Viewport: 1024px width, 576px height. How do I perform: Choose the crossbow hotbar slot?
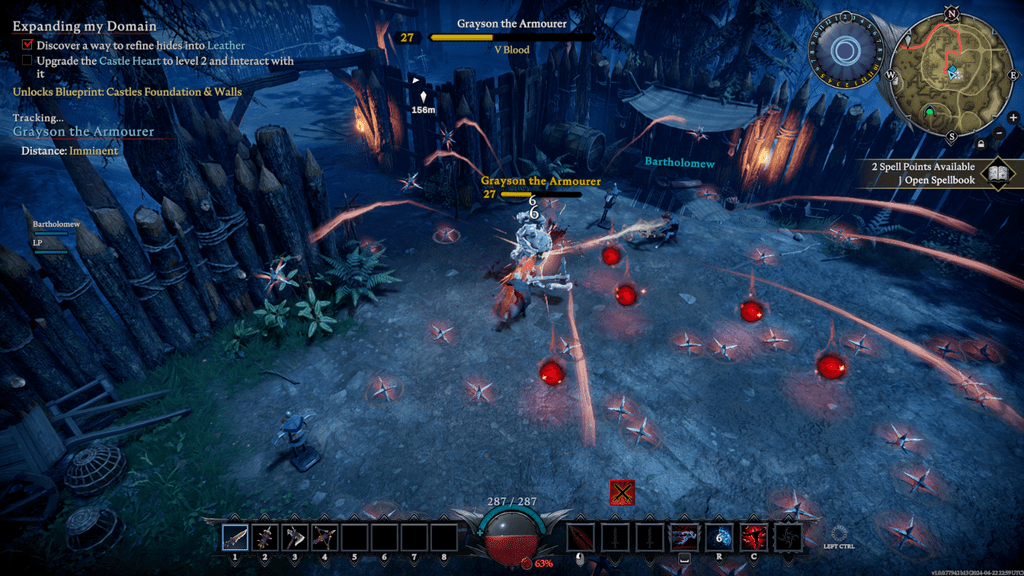pos(325,538)
